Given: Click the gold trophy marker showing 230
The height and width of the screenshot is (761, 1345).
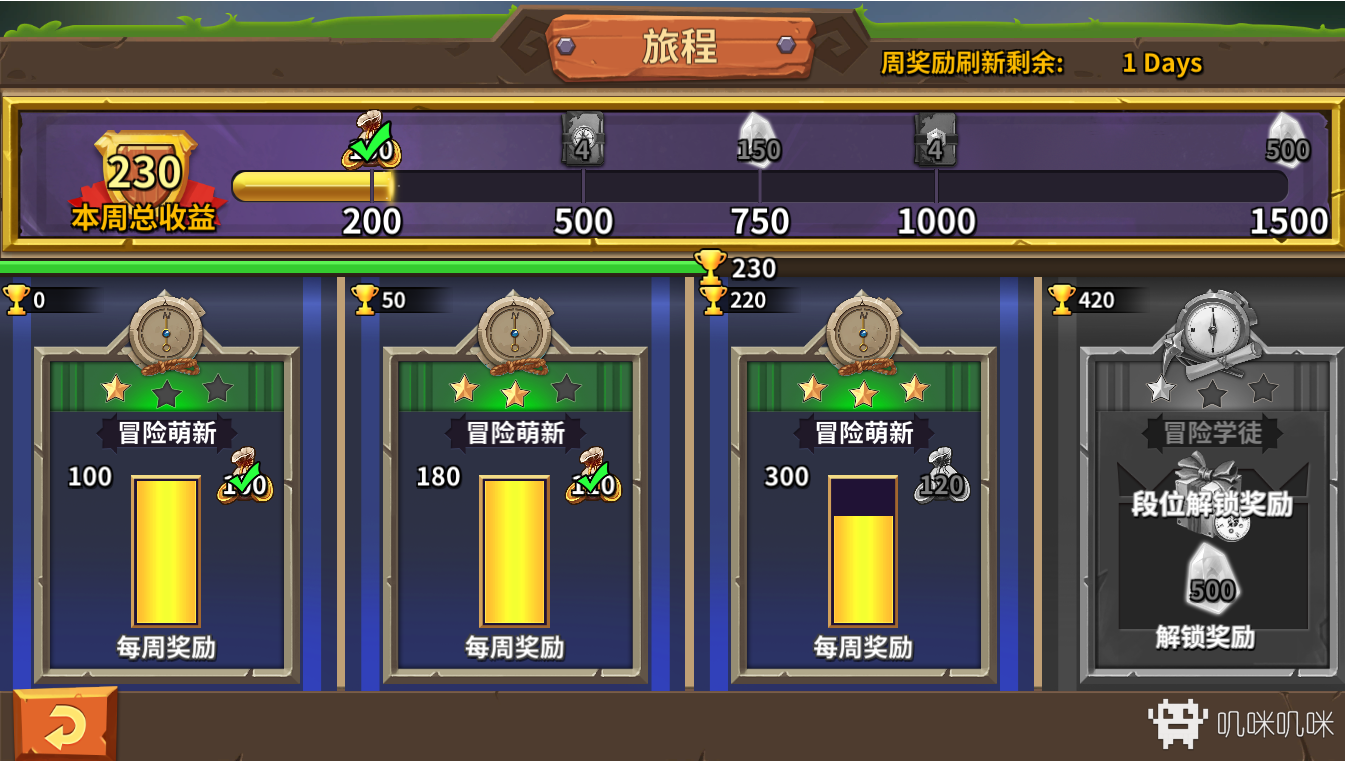Looking at the screenshot, I should 710,267.
